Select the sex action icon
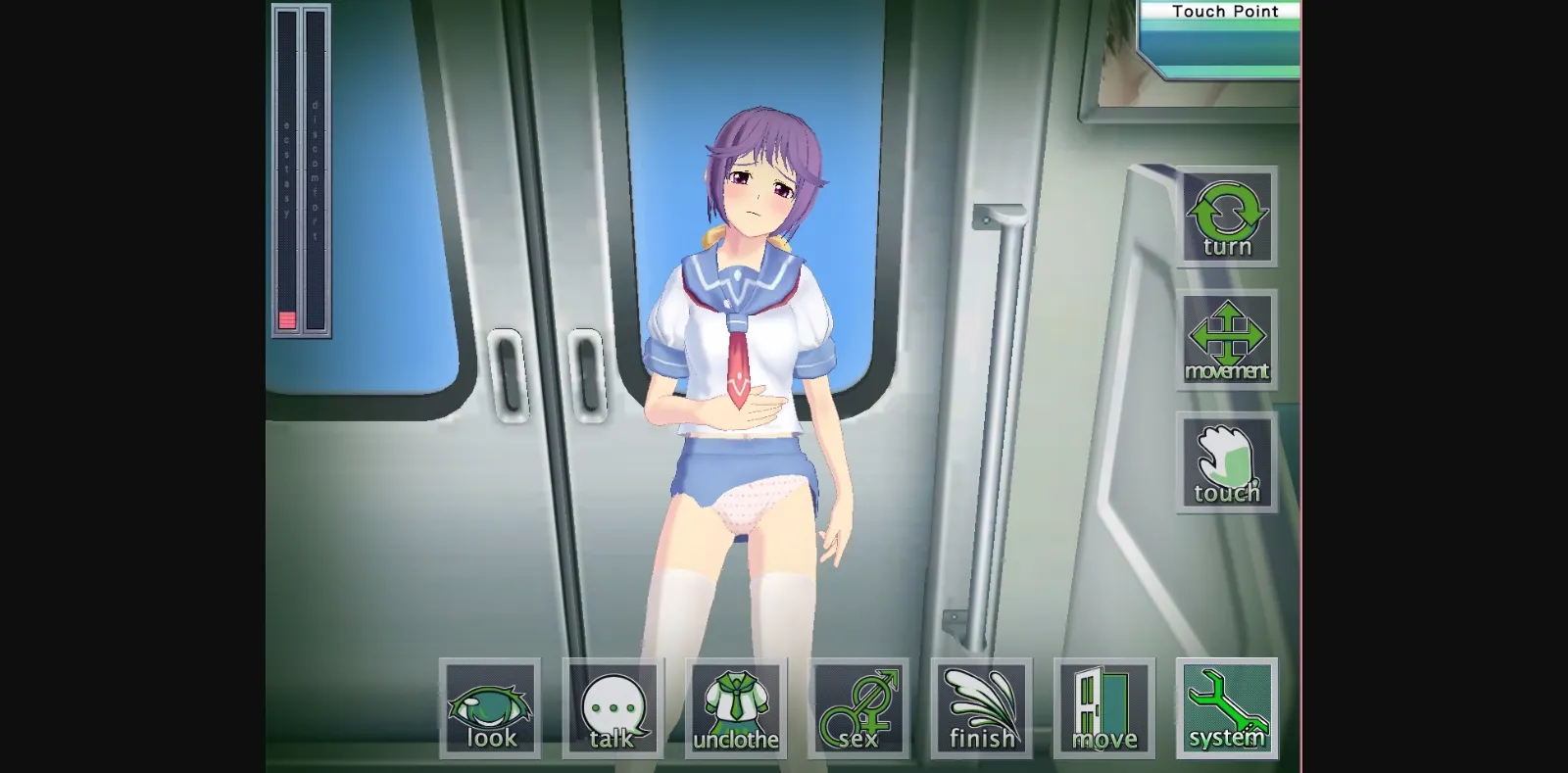This screenshot has height=773, width=1568. click(x=857, y=705)
